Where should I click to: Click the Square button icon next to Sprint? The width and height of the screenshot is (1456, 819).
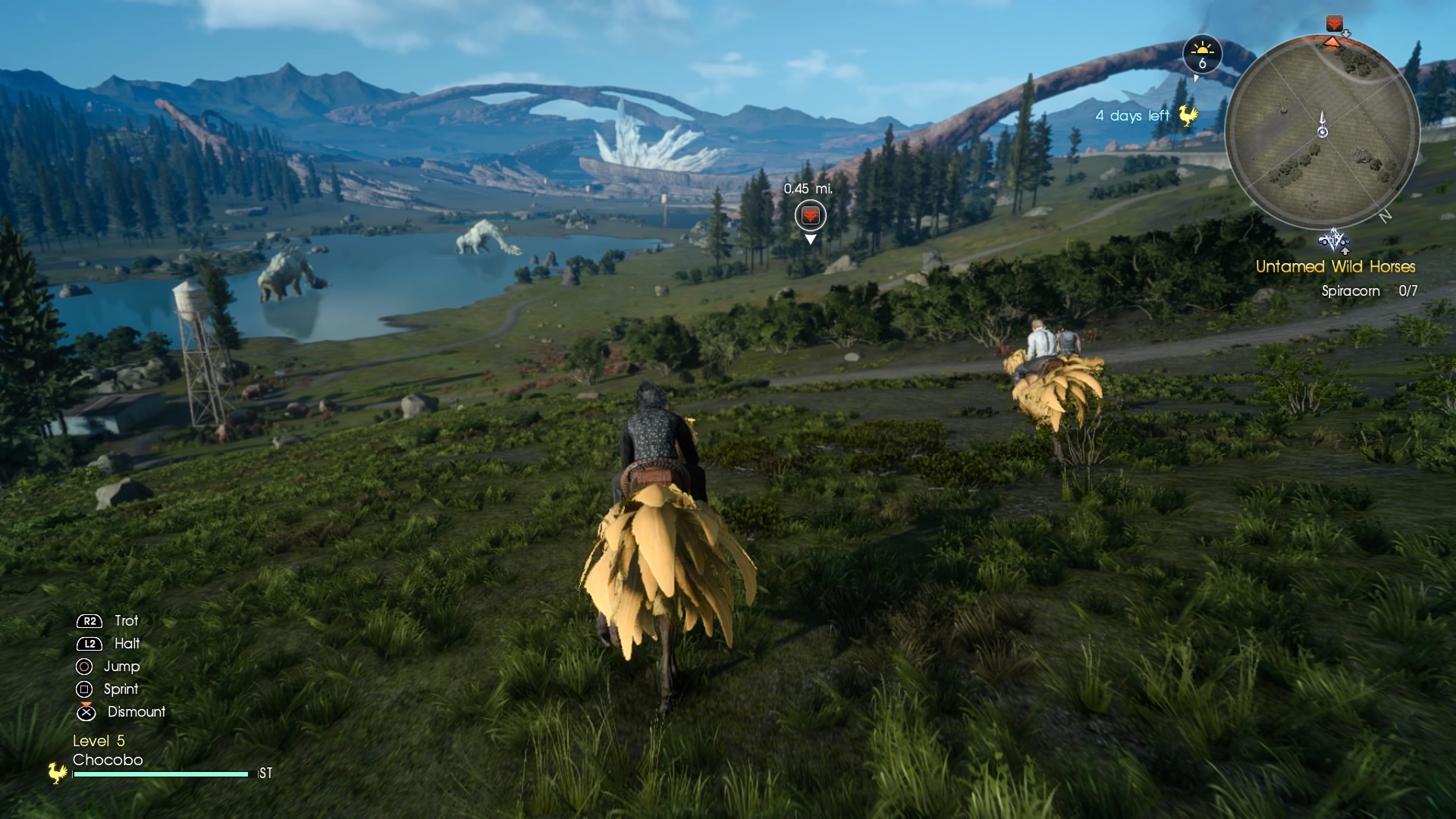tap(84, 689)
